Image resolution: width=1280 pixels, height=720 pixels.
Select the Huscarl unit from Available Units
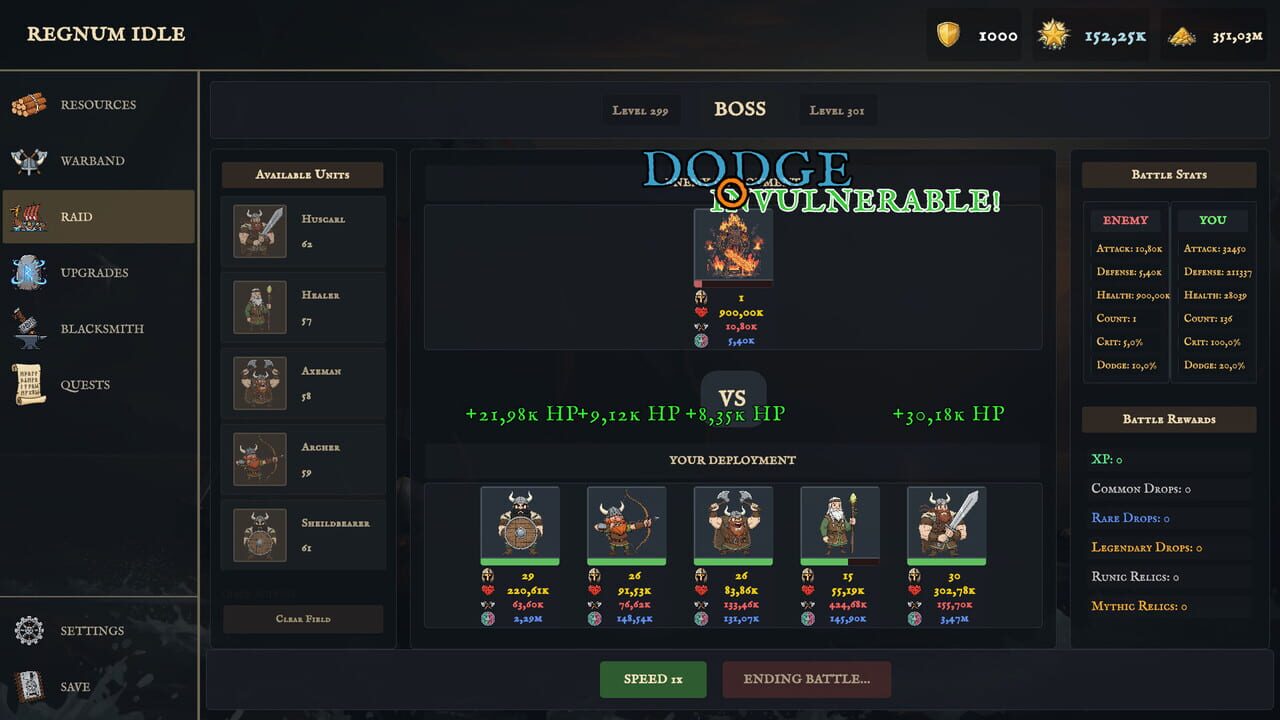pyautogui.click(x=302, y=231)
